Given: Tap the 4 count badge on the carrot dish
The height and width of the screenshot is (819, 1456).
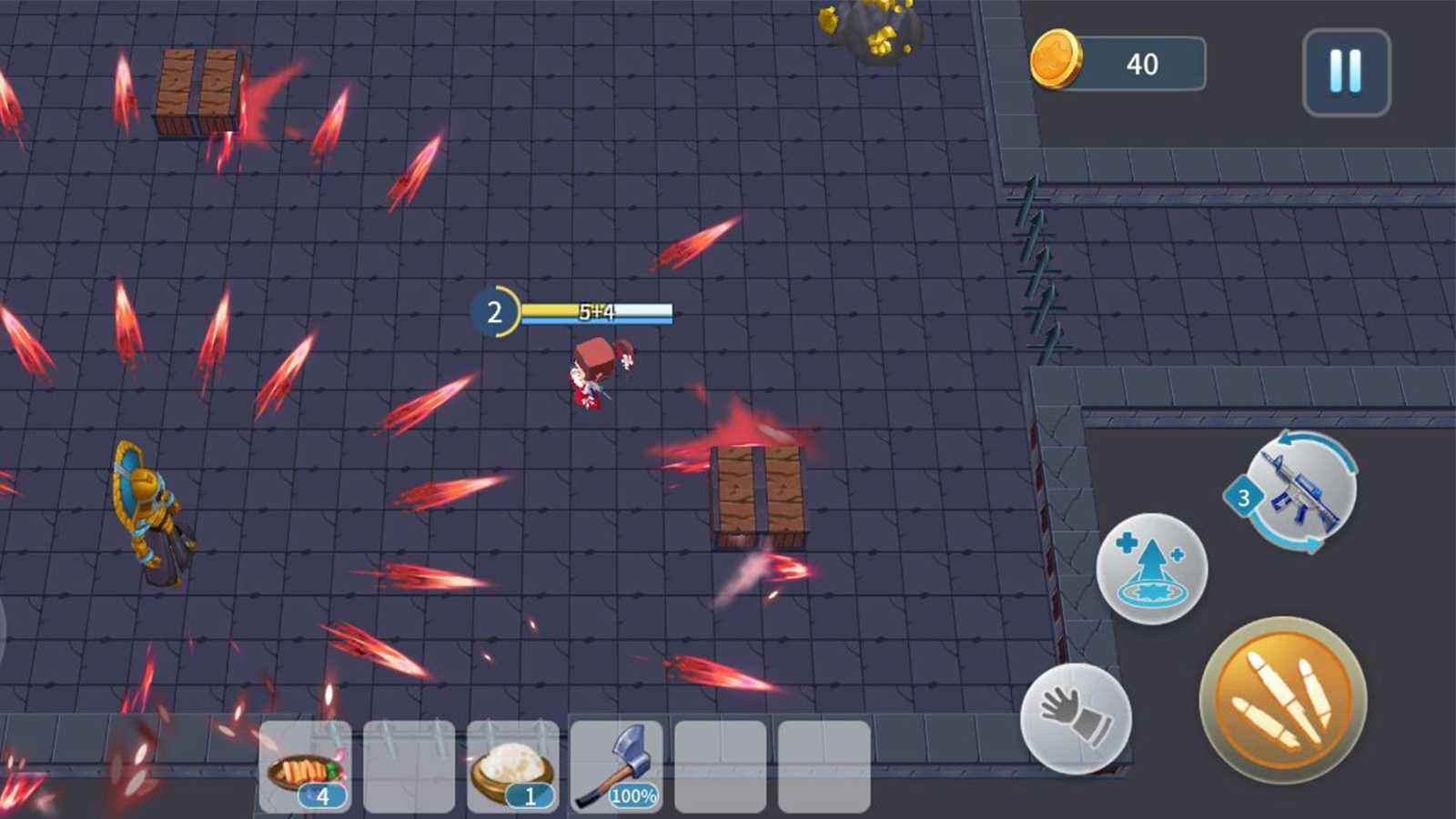Looking at the screenshot, I should pyautogui.click(x=323, y=796).
